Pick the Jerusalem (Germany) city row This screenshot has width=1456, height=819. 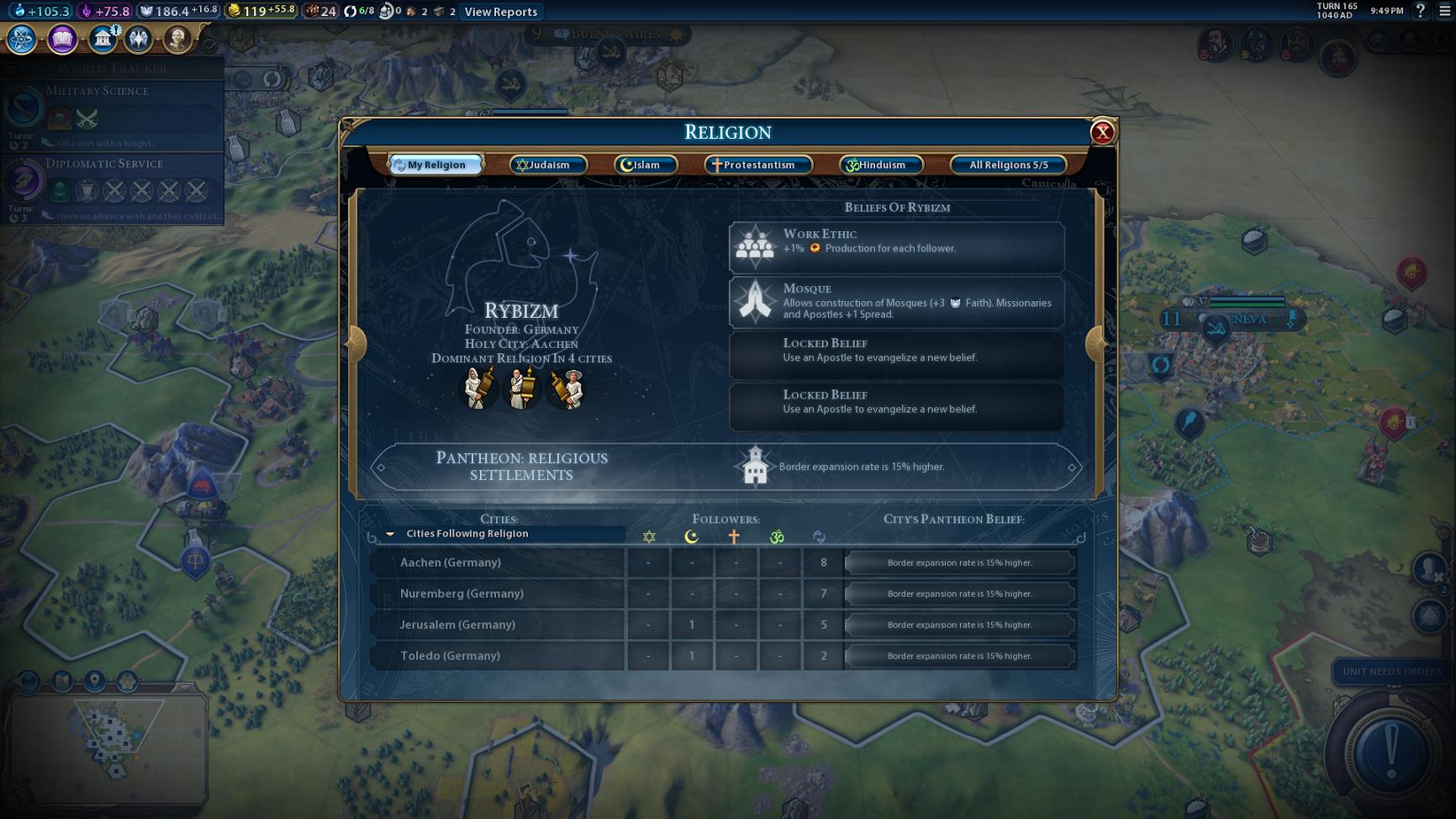(x=498, y=625)
